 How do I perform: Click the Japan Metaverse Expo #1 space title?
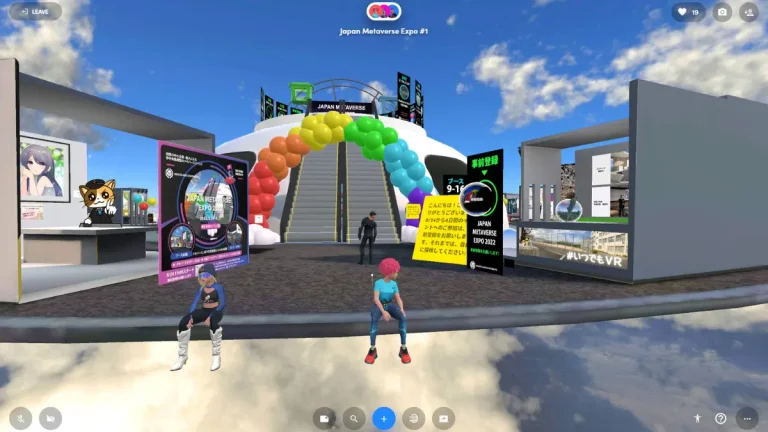[x=384, y=31]
